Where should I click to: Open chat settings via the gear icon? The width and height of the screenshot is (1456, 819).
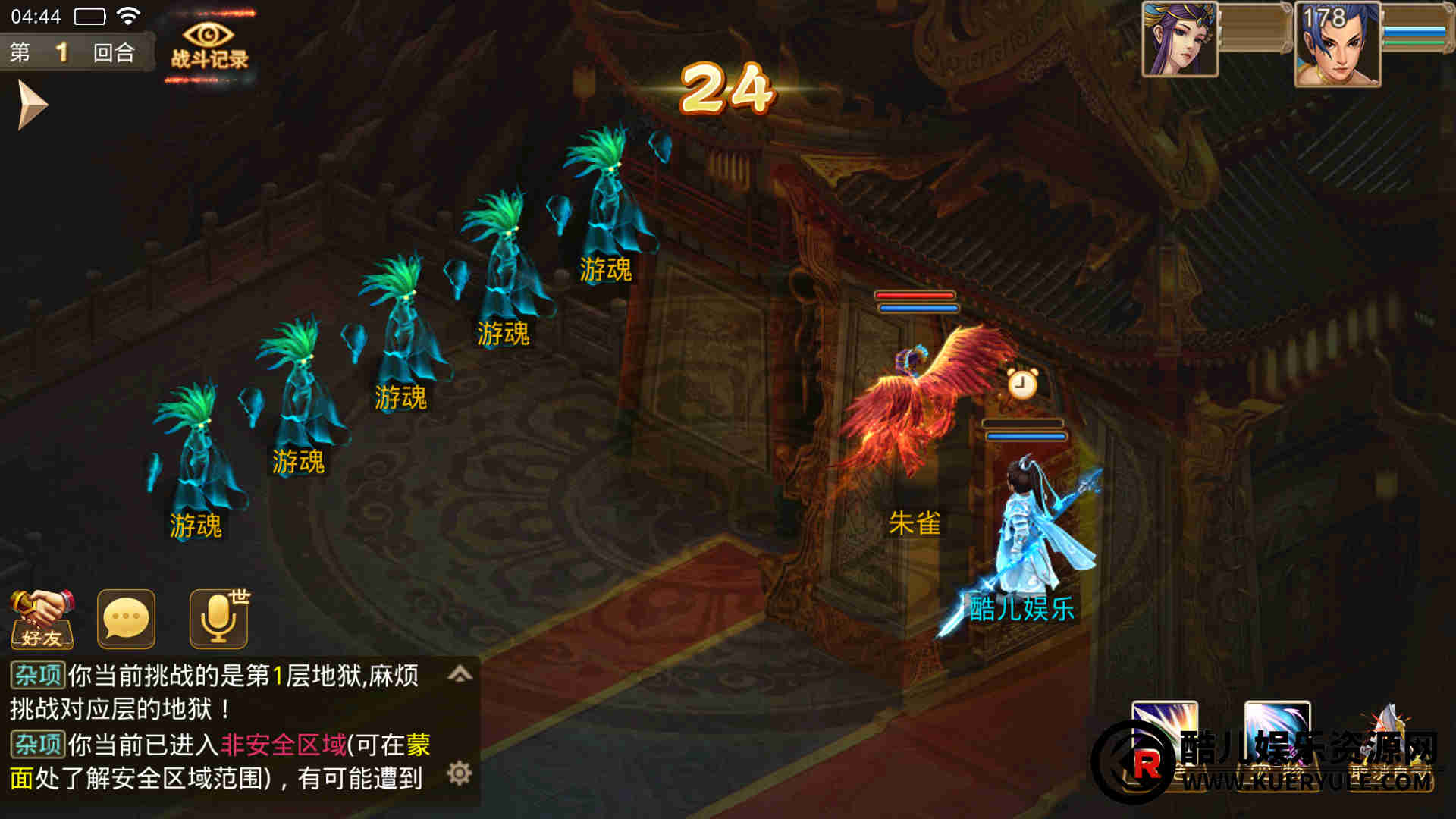pyautogui.click(x=460, y=773)
